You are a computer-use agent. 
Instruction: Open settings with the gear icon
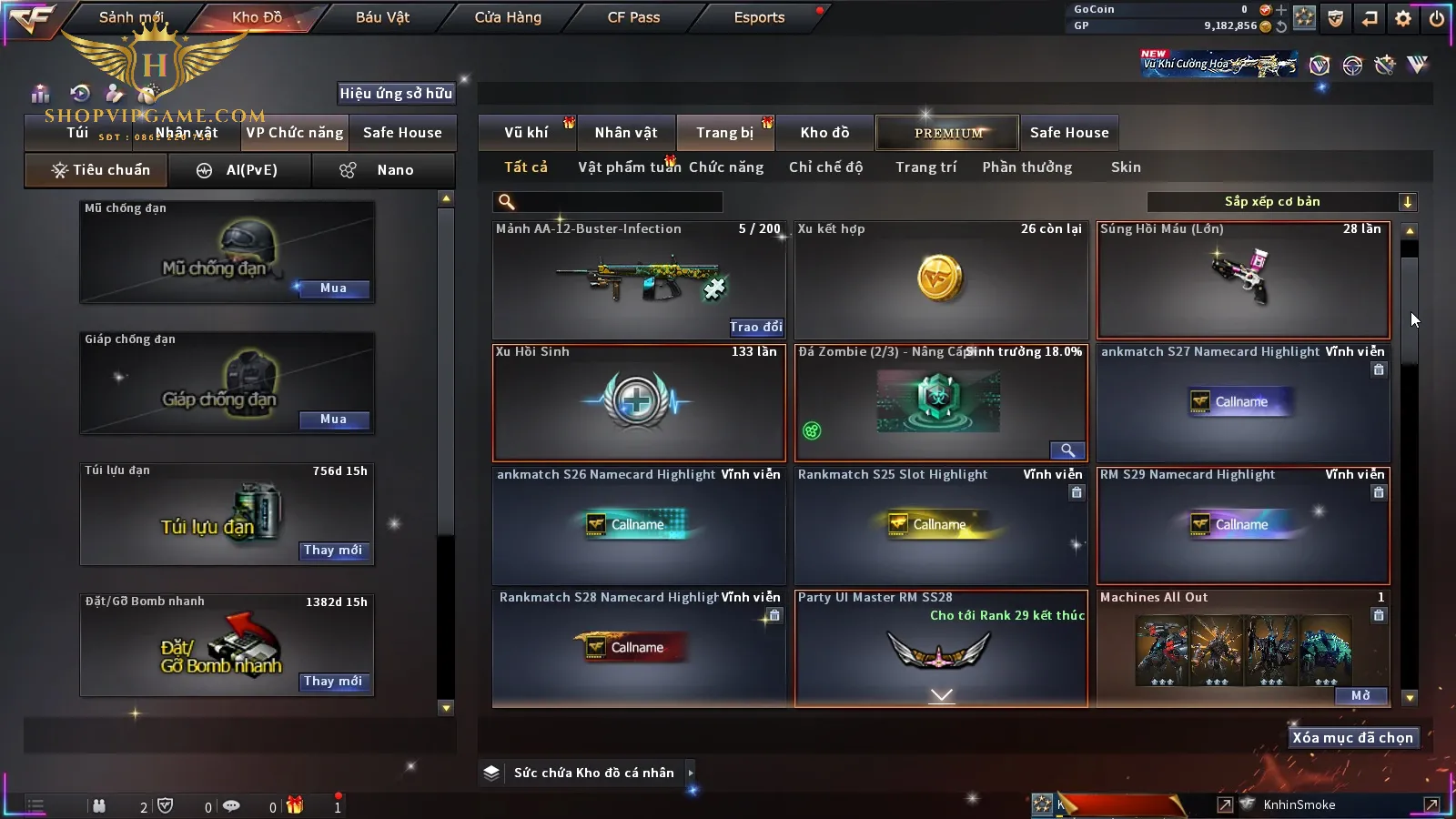pyautogui.click(x=1403, y=18)
